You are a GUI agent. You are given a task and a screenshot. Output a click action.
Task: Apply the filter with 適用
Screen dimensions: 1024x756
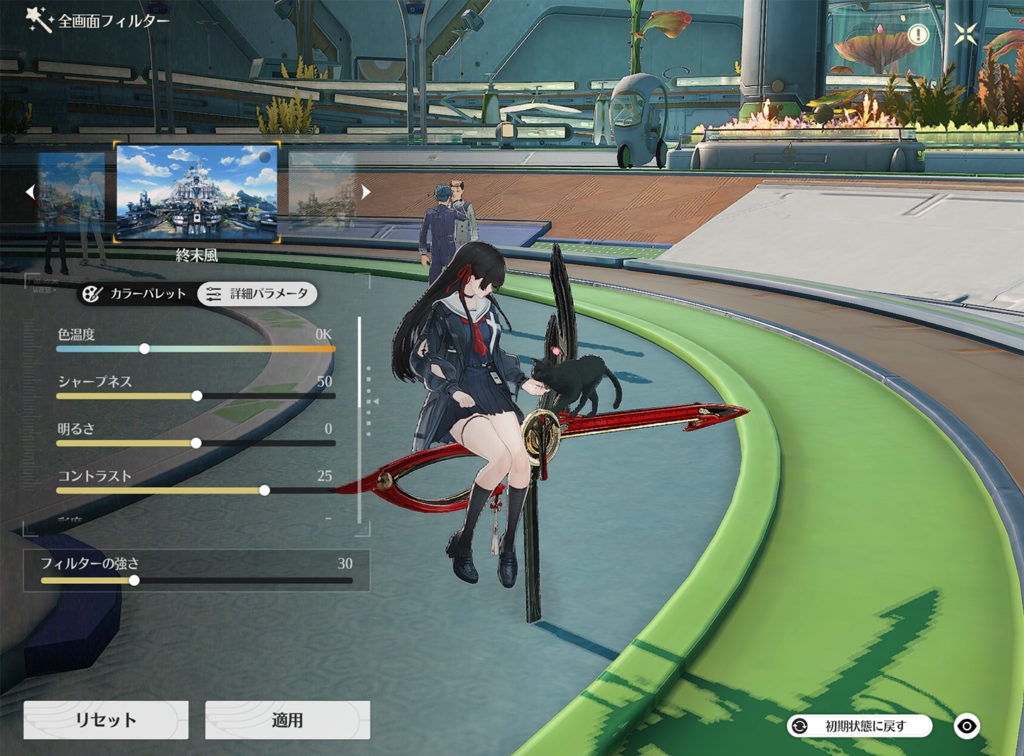(x=287, y=720)
